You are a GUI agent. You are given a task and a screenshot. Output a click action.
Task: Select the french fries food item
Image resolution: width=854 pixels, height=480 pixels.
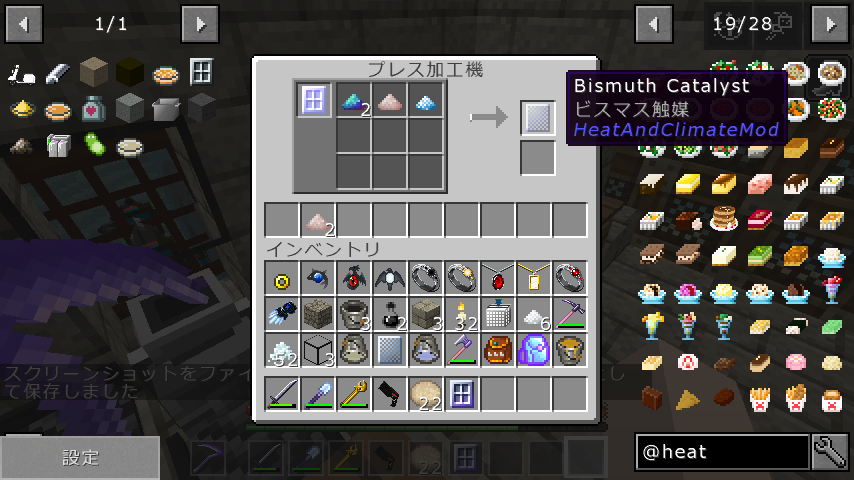coord(758,398)
